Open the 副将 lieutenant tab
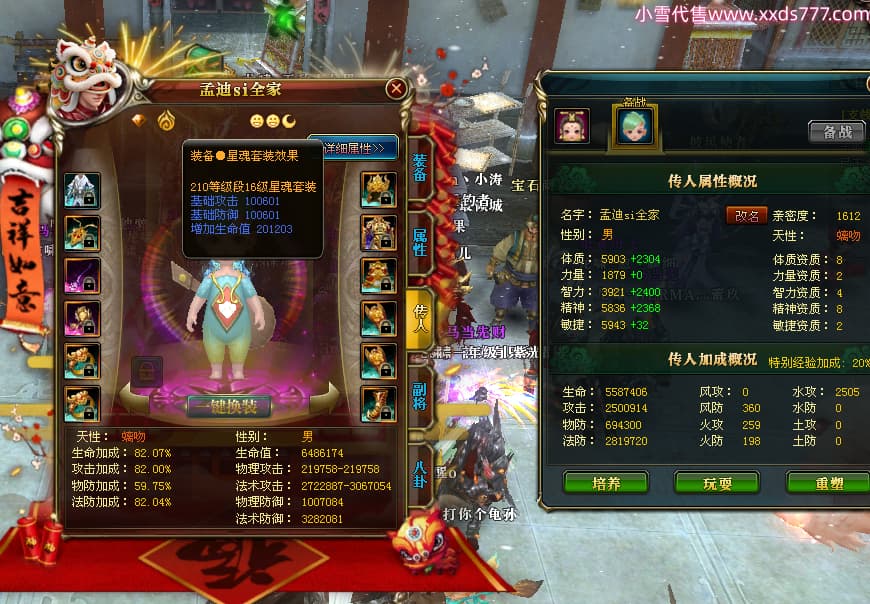This screenshot has width=870, height=604. [x=421, y=391]
